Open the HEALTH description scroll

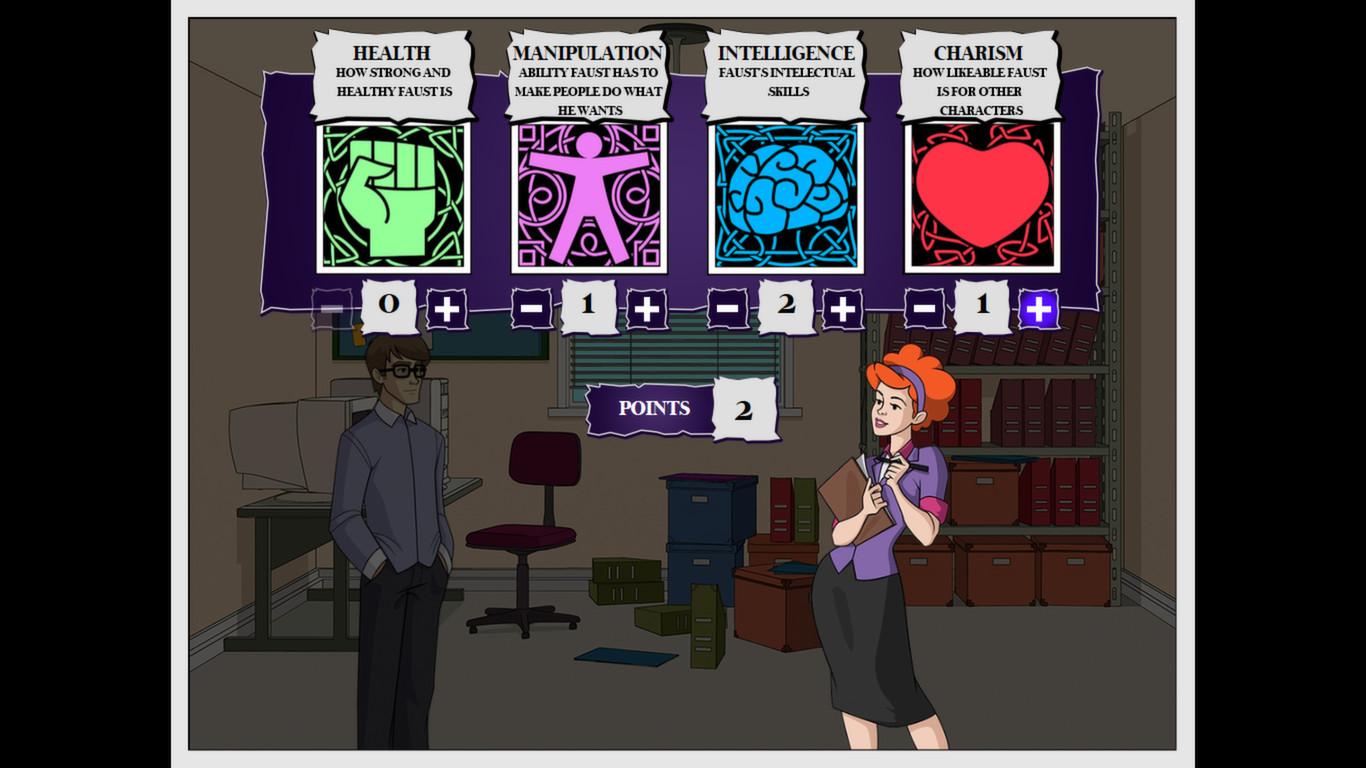(390, 70)
